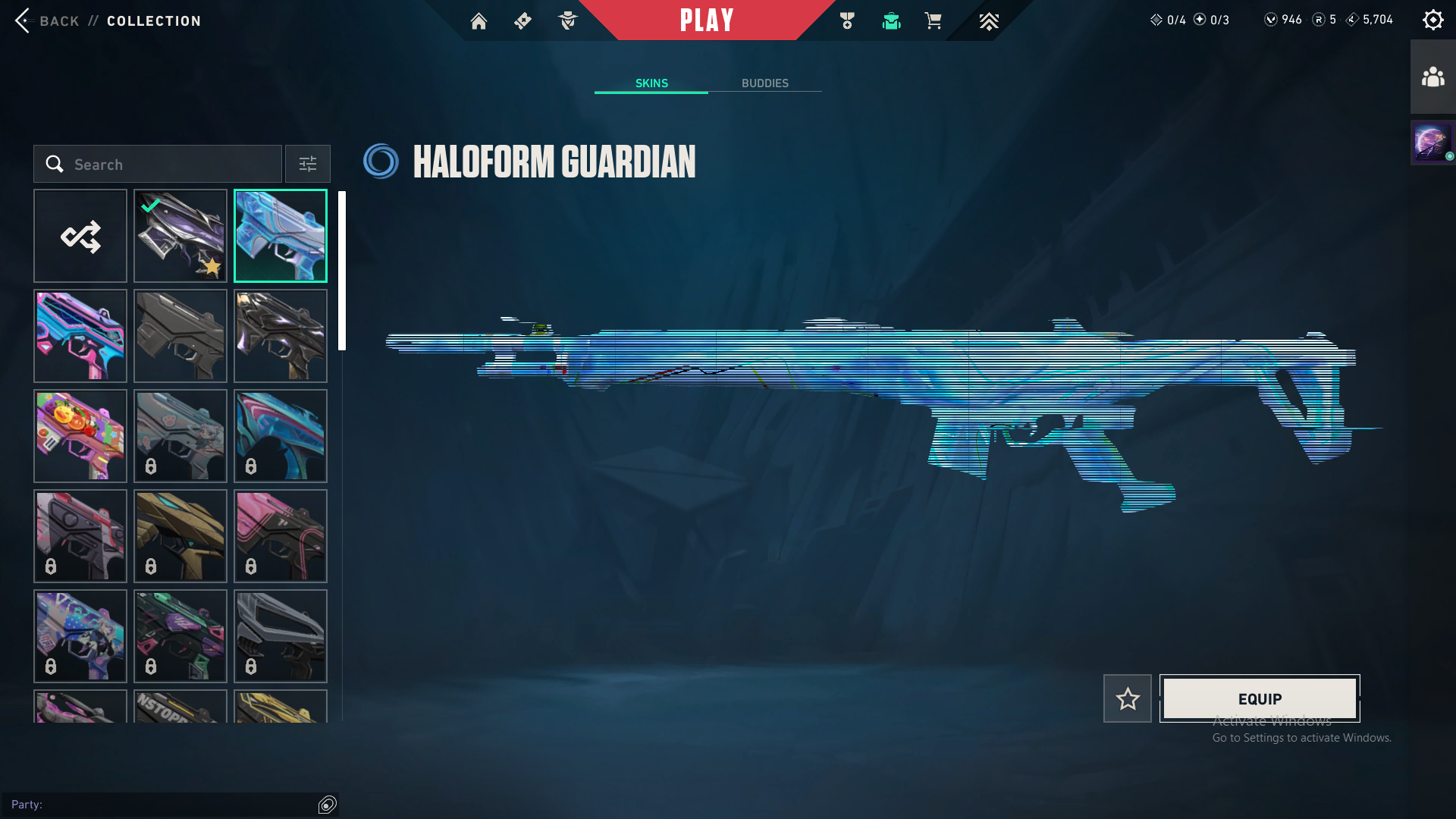Favorite this skin with the star button
This screenshot has width=1456, height=819.
[x=1128, y=698]
